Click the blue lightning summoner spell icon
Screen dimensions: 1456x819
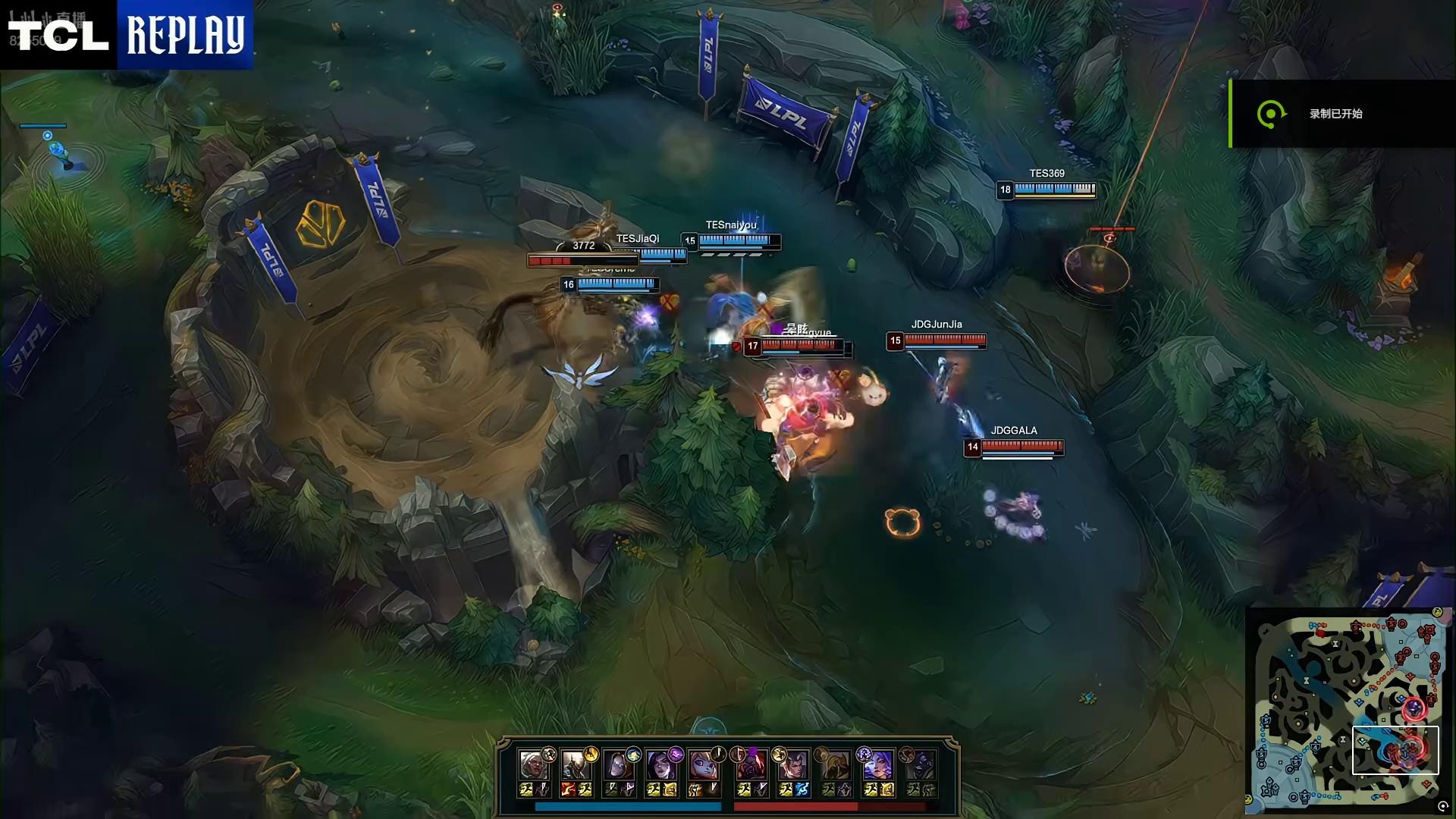(x=802, y=790)
